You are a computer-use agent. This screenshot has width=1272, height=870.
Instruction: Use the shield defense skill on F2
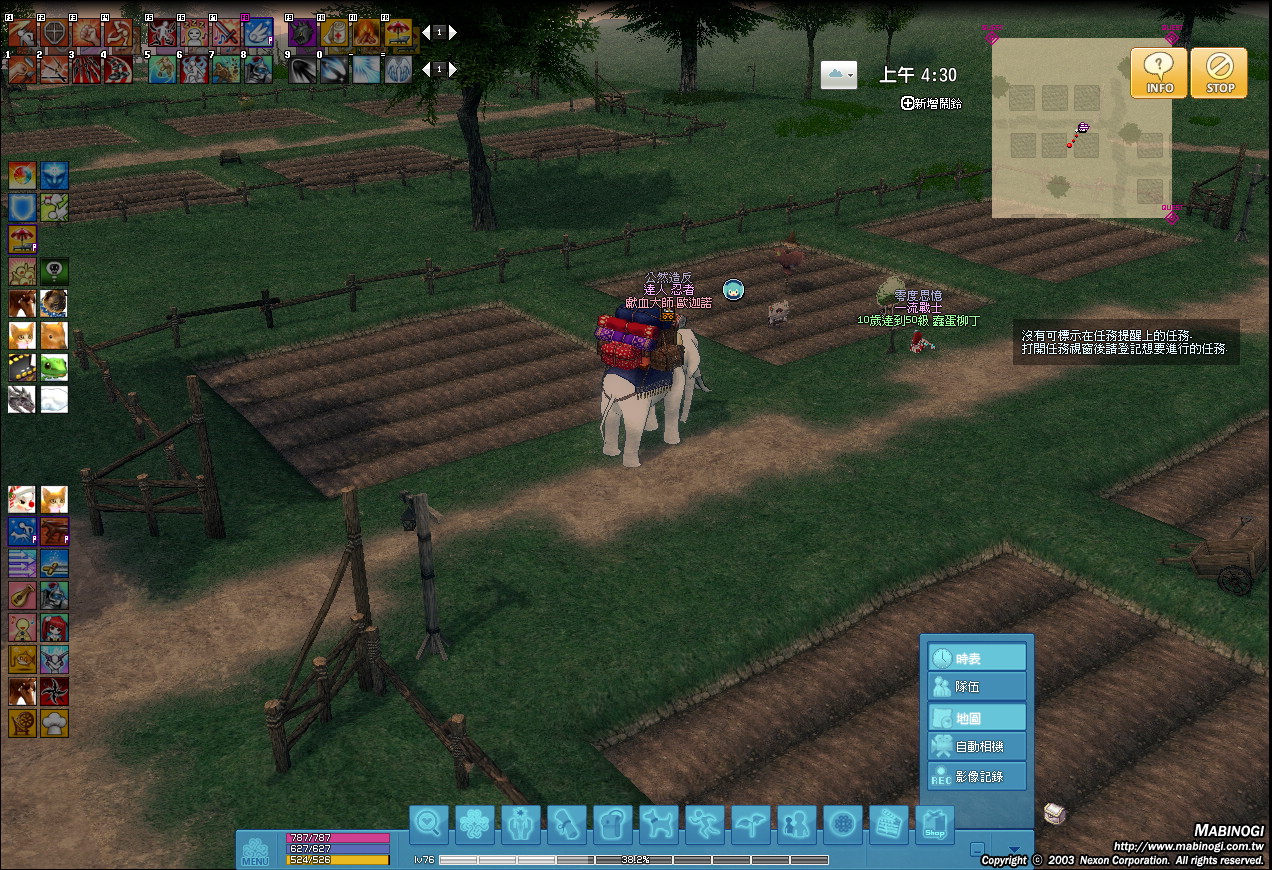[x=54, y=33]
